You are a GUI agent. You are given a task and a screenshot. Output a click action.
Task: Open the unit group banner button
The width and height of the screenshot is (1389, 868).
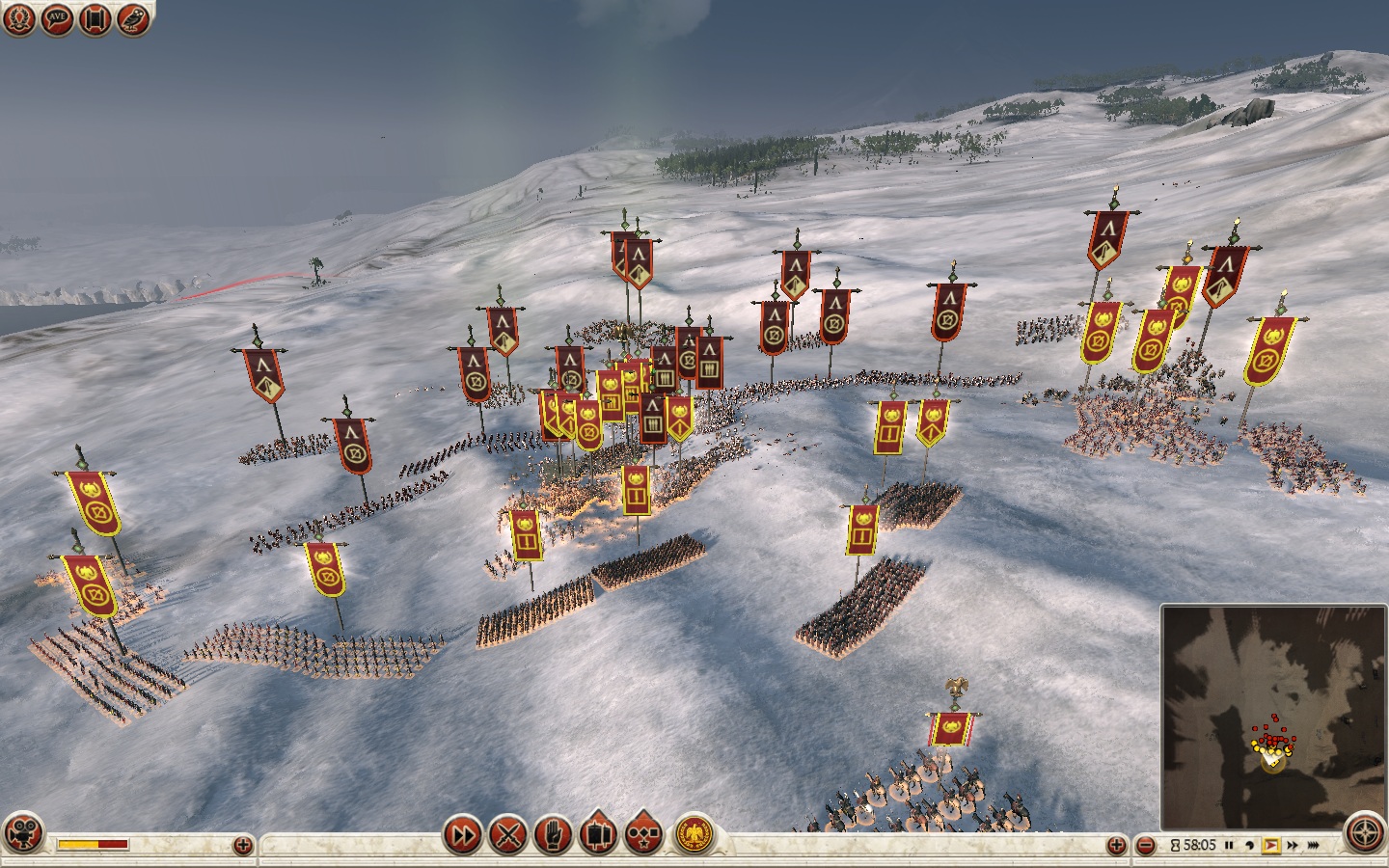coord(597,834)
